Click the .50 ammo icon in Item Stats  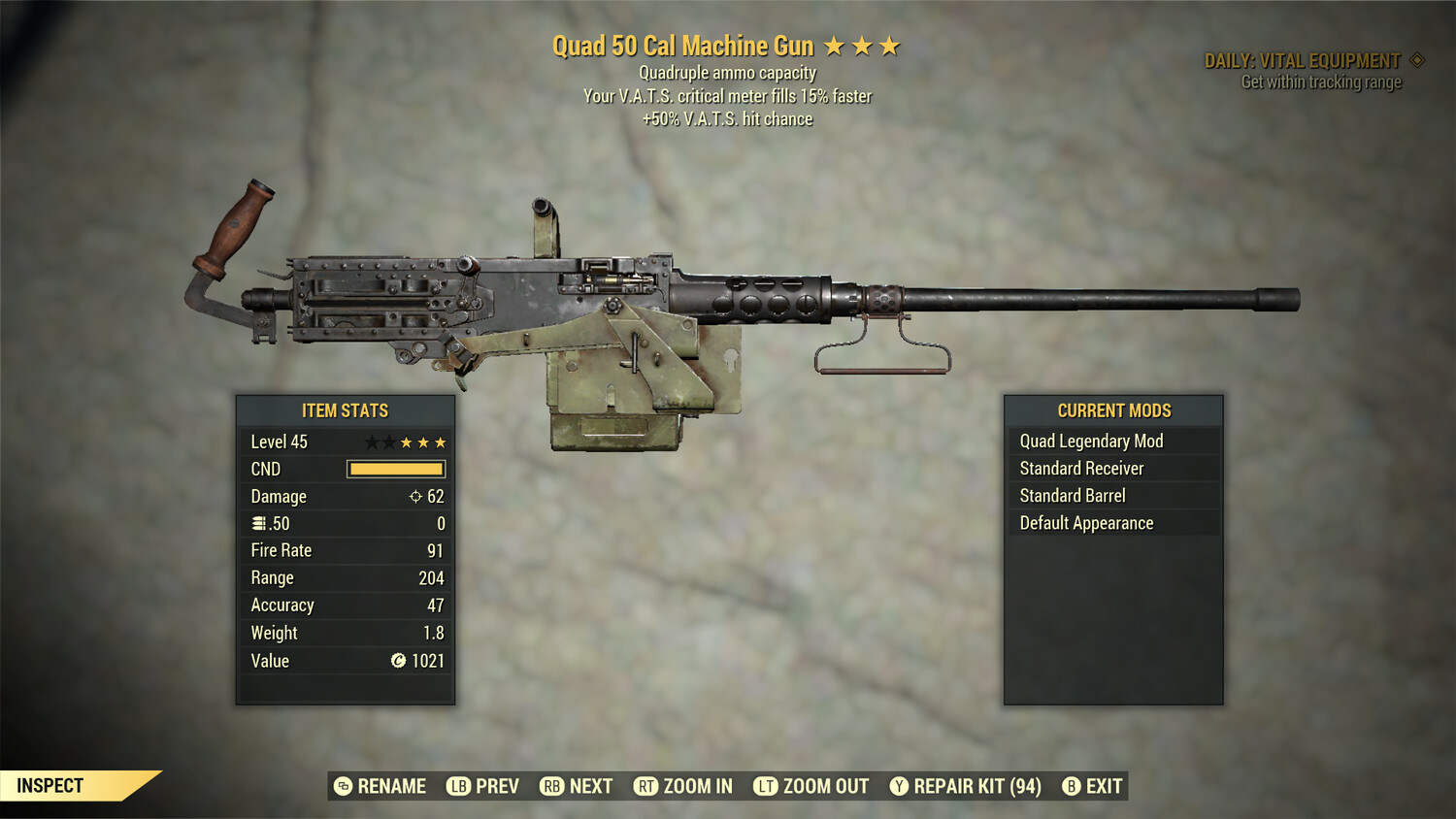pyautogui.click(x=256, y=523)
